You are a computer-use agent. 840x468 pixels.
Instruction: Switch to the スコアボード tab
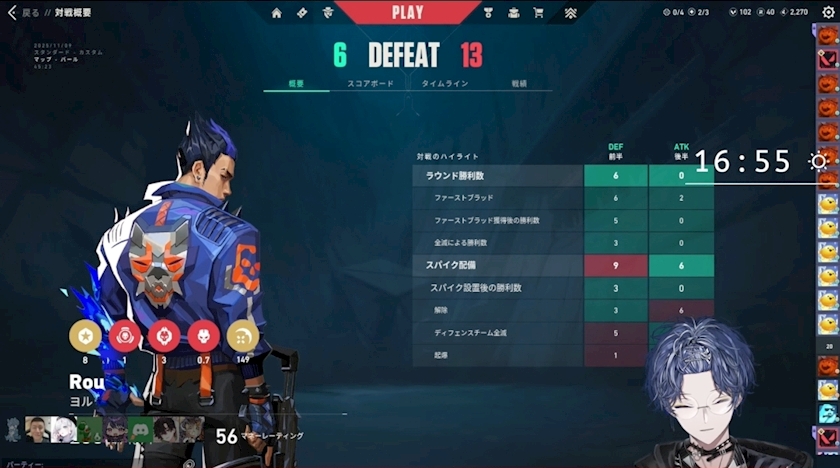pyautogui.click(x=370, y=84)
